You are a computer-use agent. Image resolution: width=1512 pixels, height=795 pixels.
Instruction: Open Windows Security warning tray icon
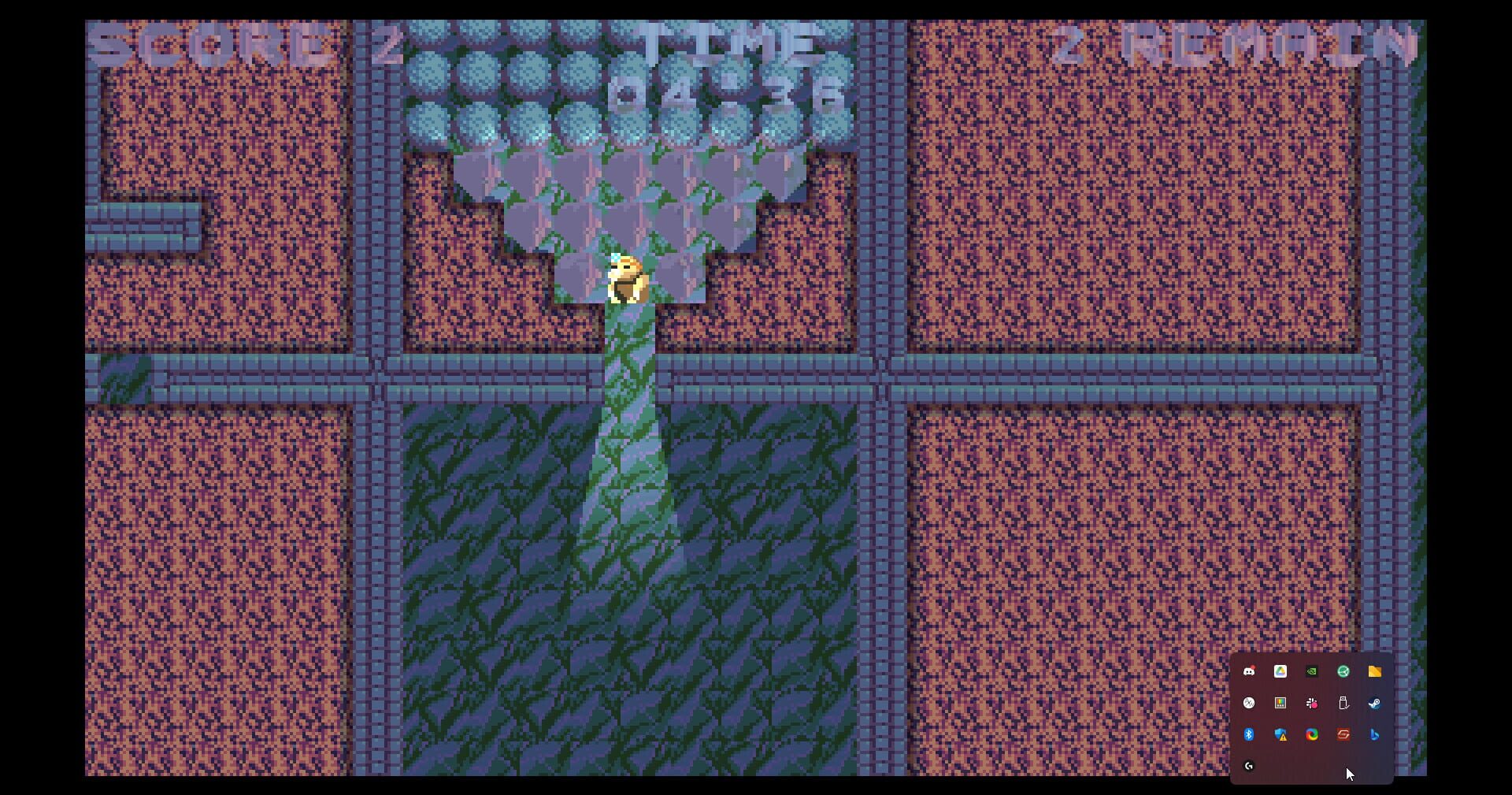pos(1280,735)
